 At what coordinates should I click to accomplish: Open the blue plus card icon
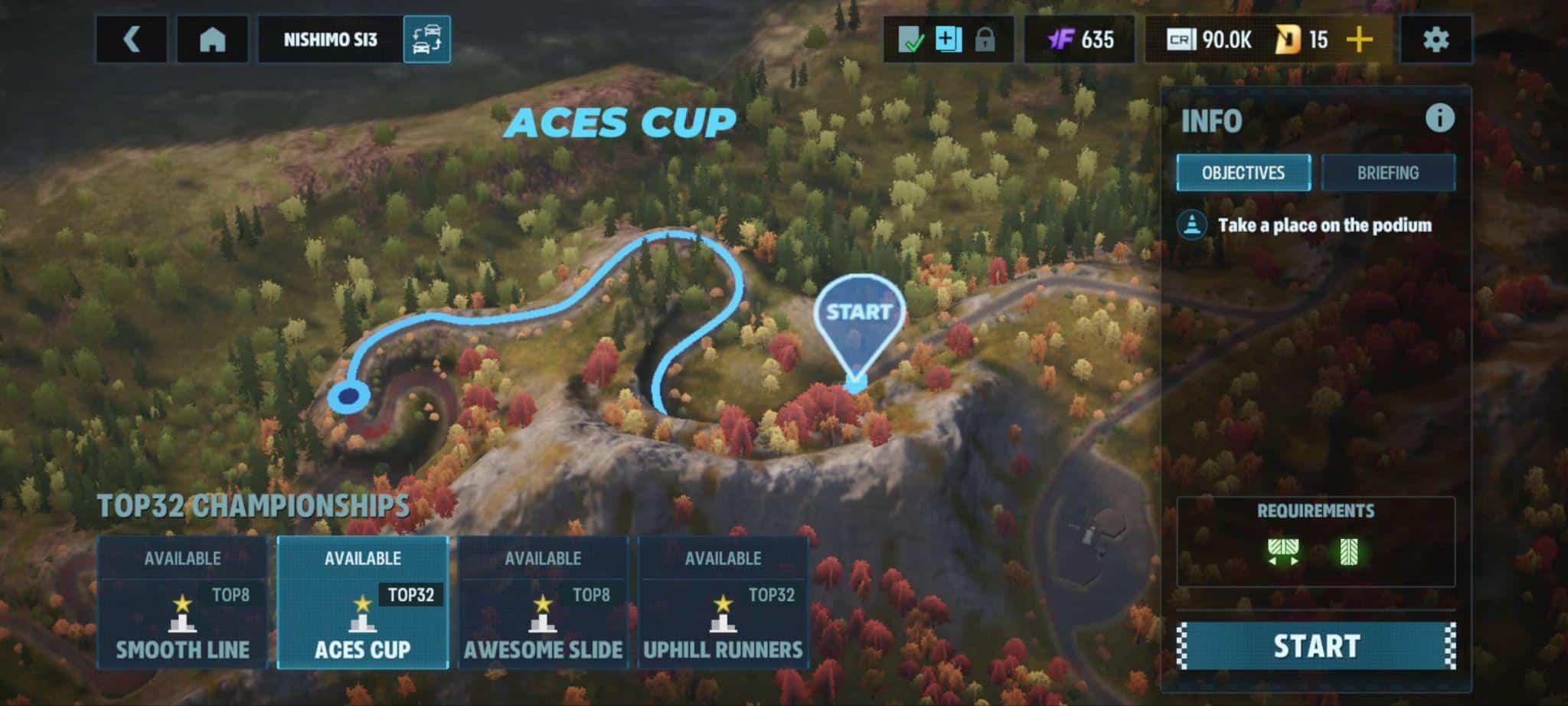point(948,40)
